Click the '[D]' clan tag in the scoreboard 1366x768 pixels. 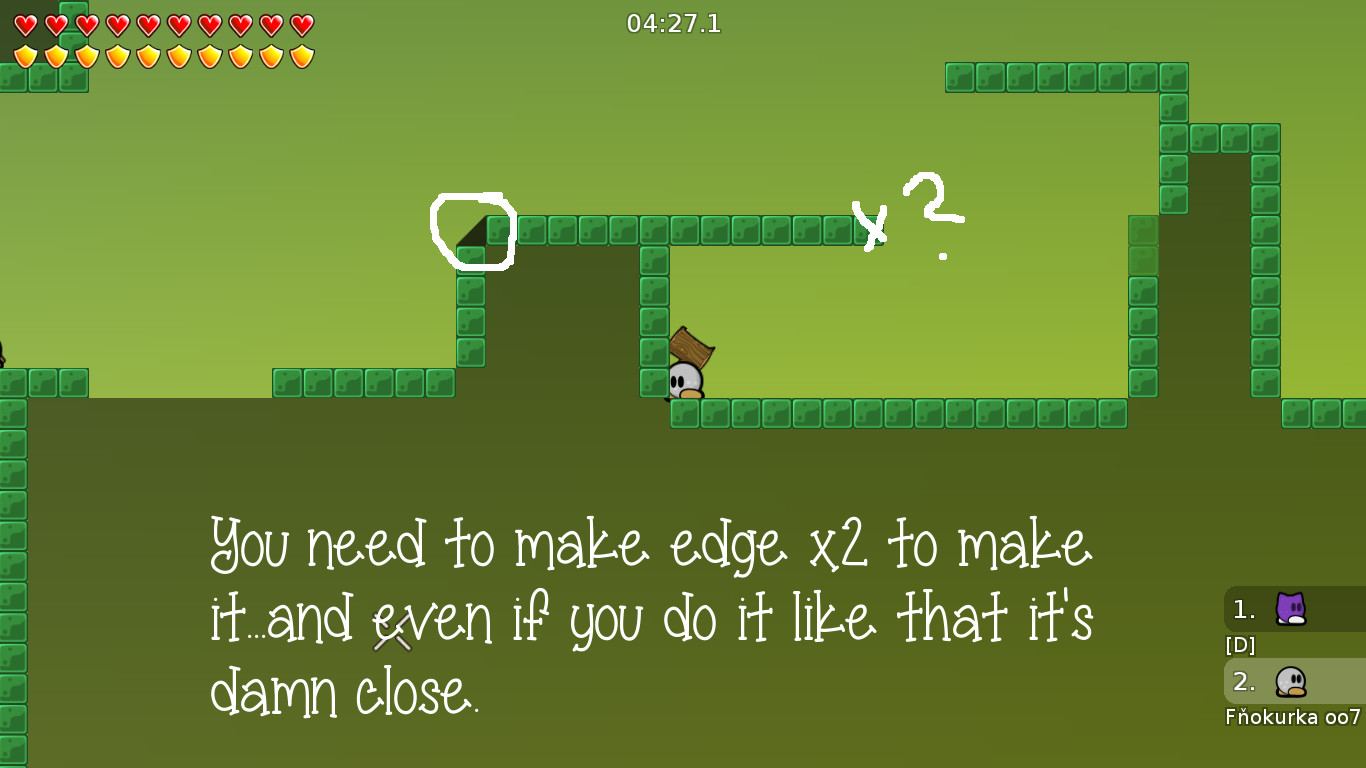click(x=1239, y=645)
